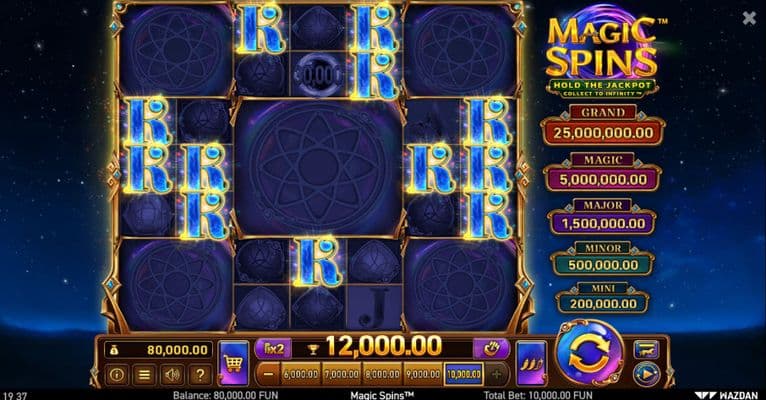Viewport: 766px width, 400px height.
Task: Pick the 9,000.00 bet value
Action: [x=423, y=374]
